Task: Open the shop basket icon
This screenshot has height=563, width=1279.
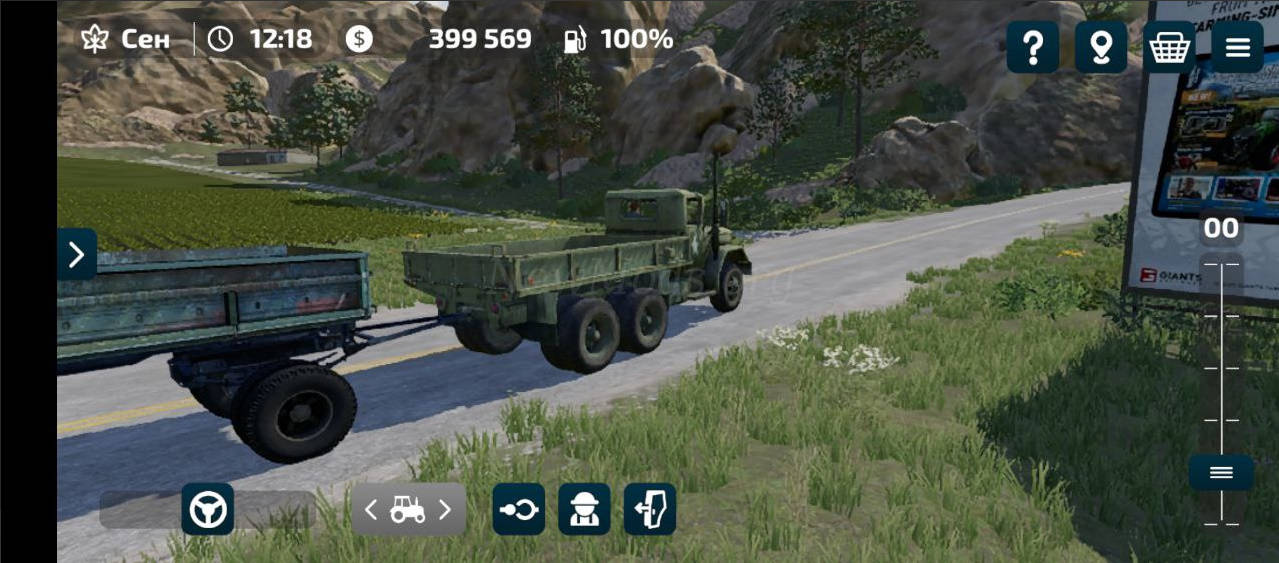Action: pyautogui.click(x=1169, y=47)
